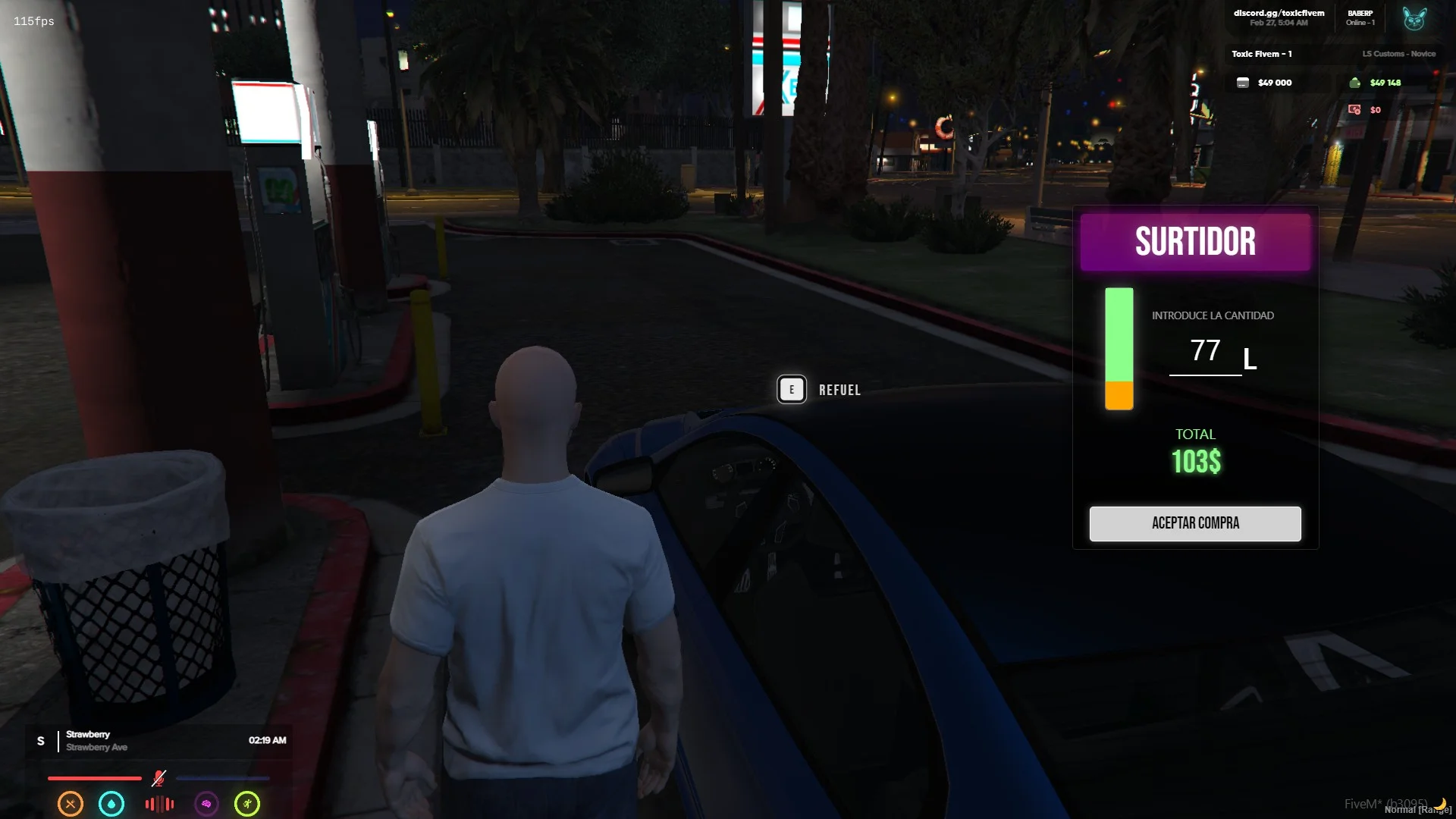Confirm purchase with Aceptar Compra button
Viewport: 1456px width, 819px height.
pyautogui.click(x=1195, y=523)
